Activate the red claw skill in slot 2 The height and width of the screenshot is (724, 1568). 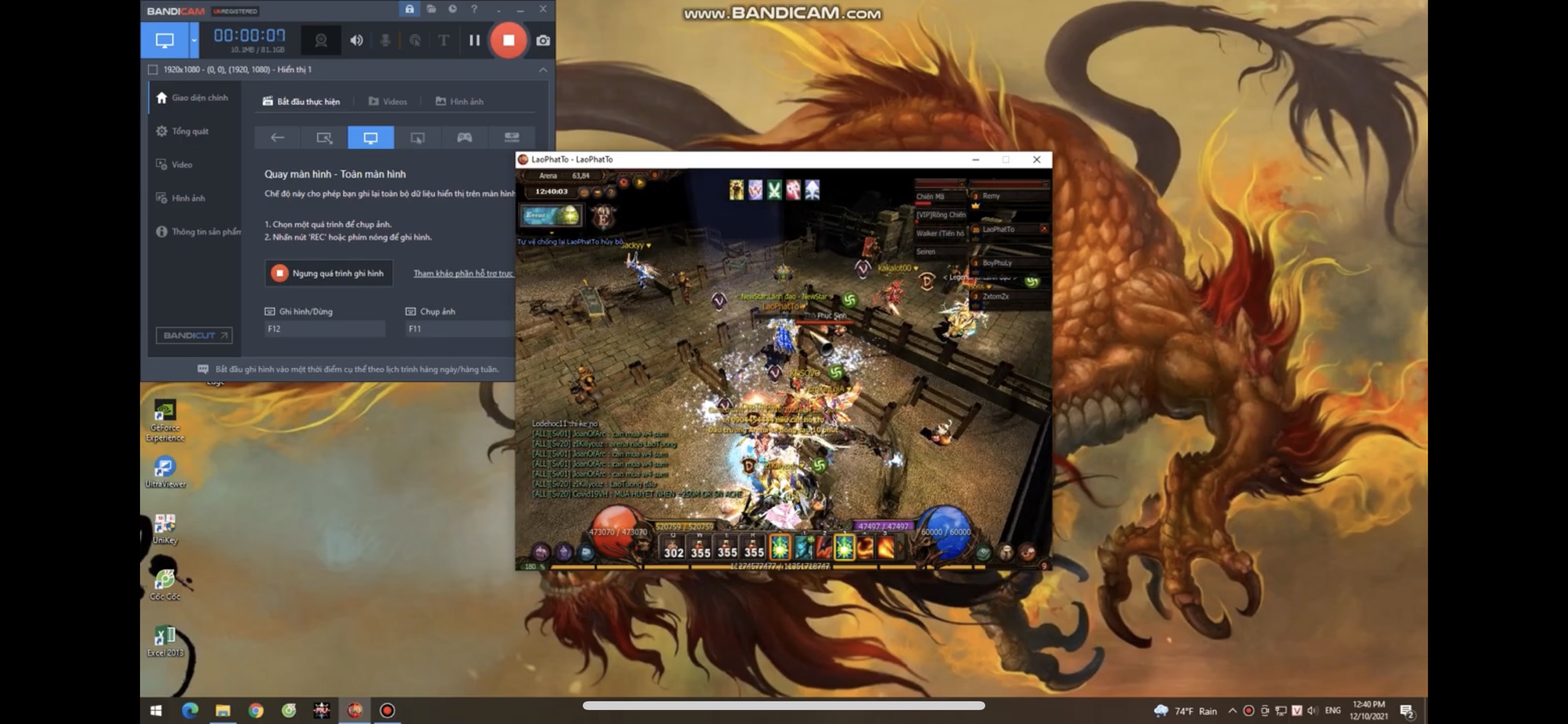(824, 547)
